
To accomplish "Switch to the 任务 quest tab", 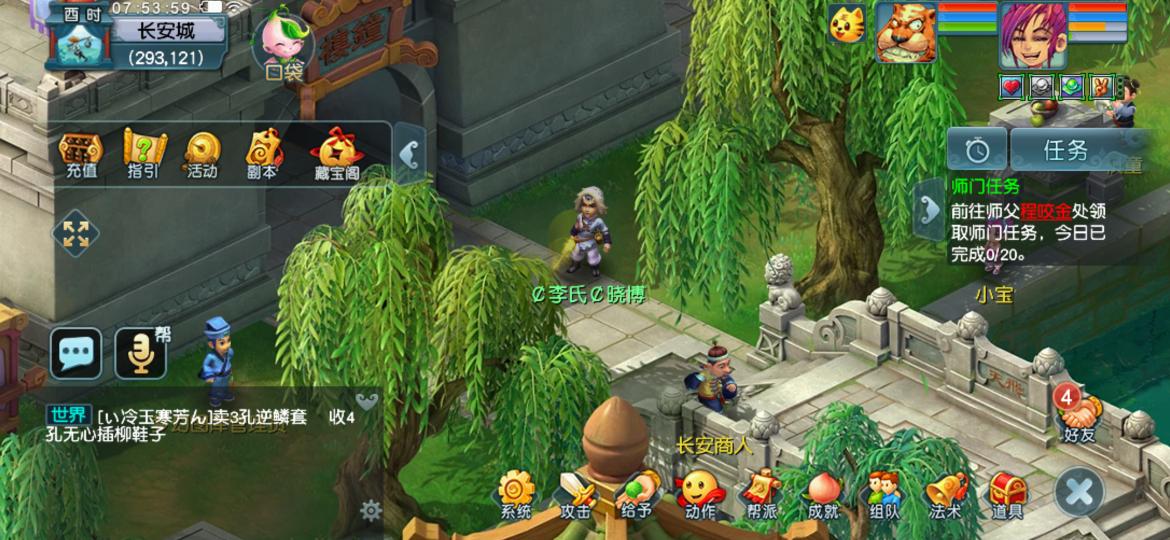I will click(x=1065, y=151).
